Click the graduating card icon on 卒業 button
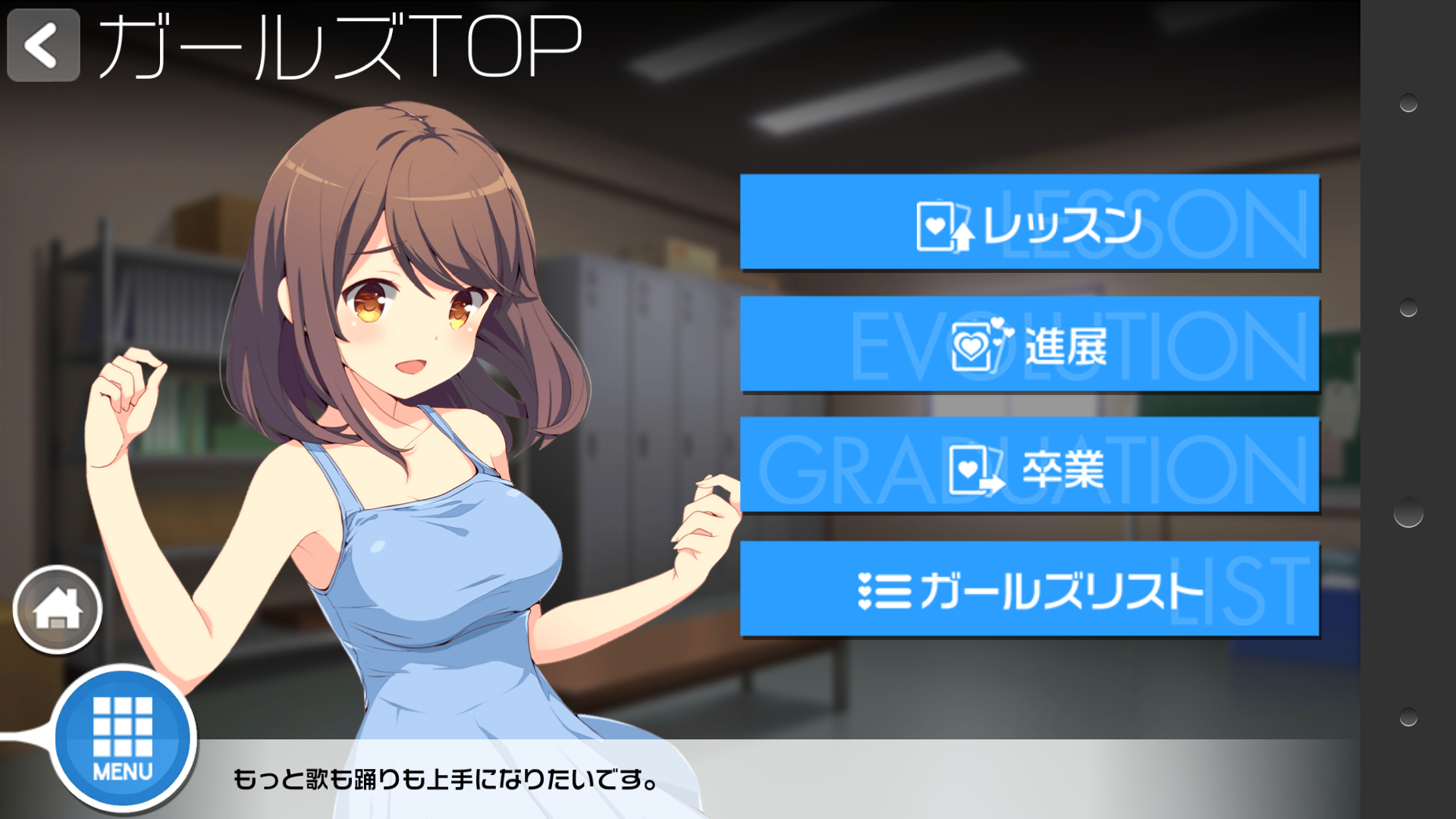The width and height of the screenshot is (1456, 819). pos(974,469)
